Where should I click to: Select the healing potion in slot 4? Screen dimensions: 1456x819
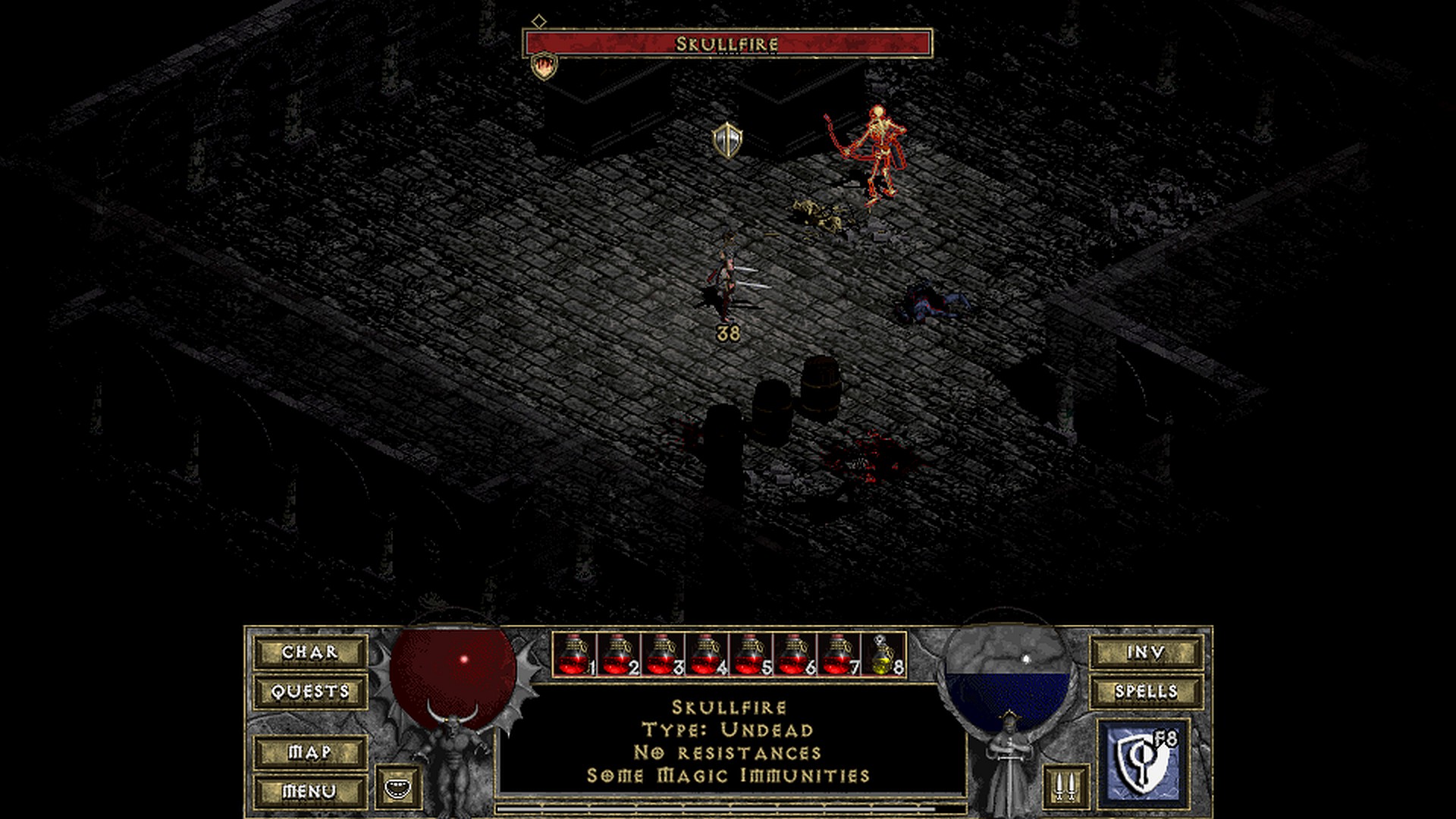point(706,655)
